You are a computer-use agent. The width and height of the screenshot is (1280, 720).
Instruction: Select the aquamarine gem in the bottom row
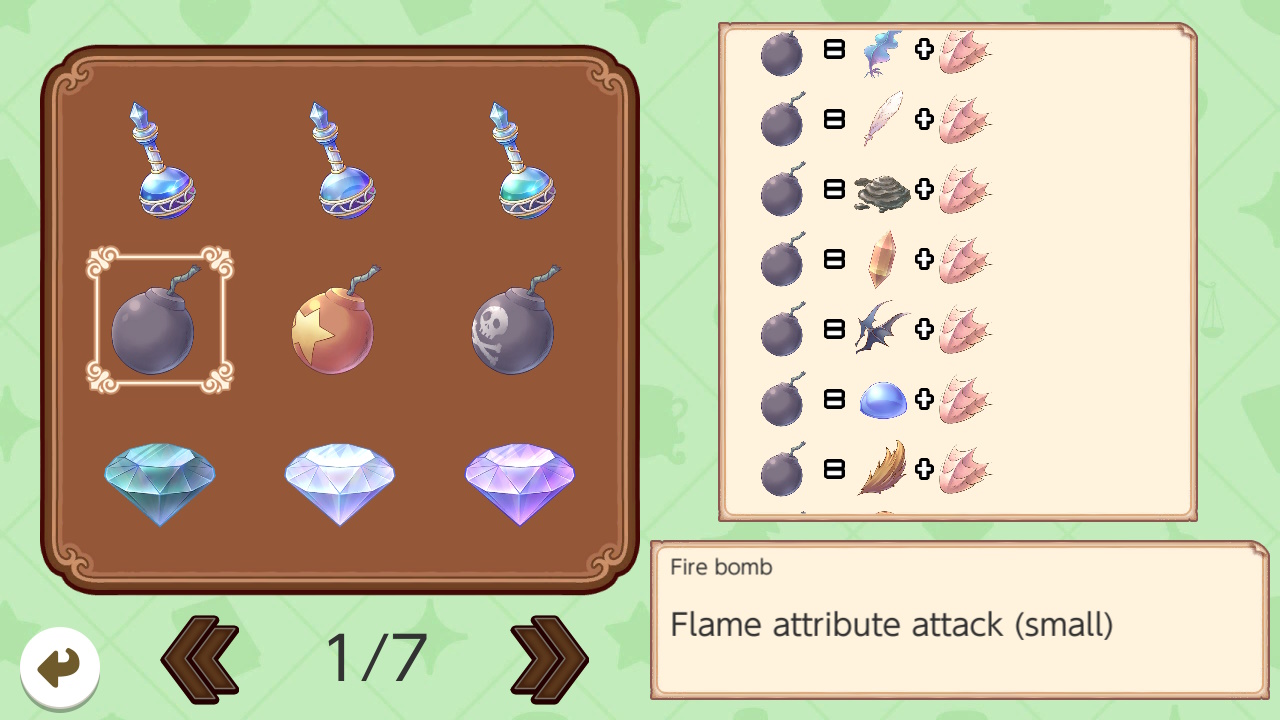click(159, 483)
